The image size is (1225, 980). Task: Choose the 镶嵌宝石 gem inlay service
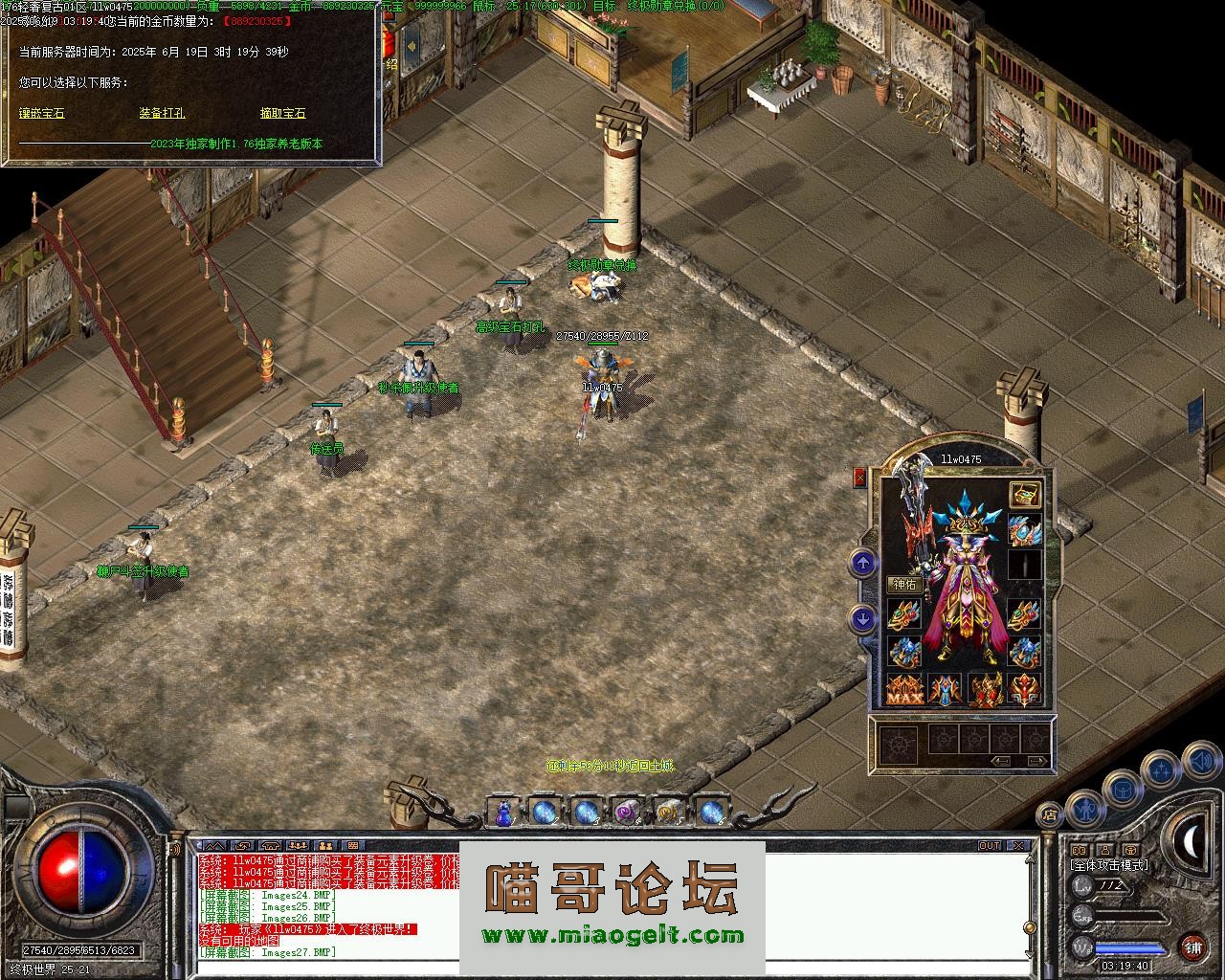42,113
